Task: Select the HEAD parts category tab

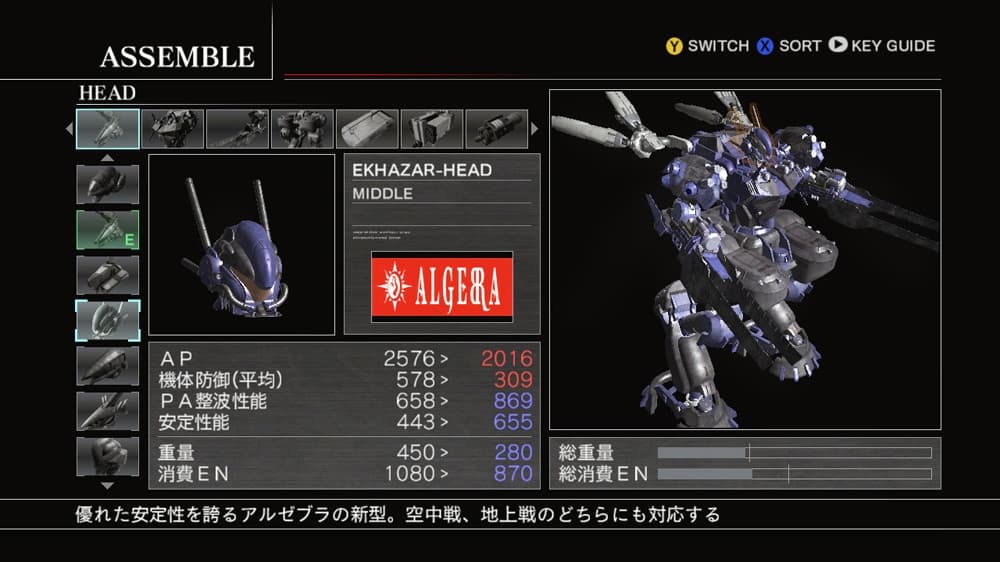Action: (108, 129)
